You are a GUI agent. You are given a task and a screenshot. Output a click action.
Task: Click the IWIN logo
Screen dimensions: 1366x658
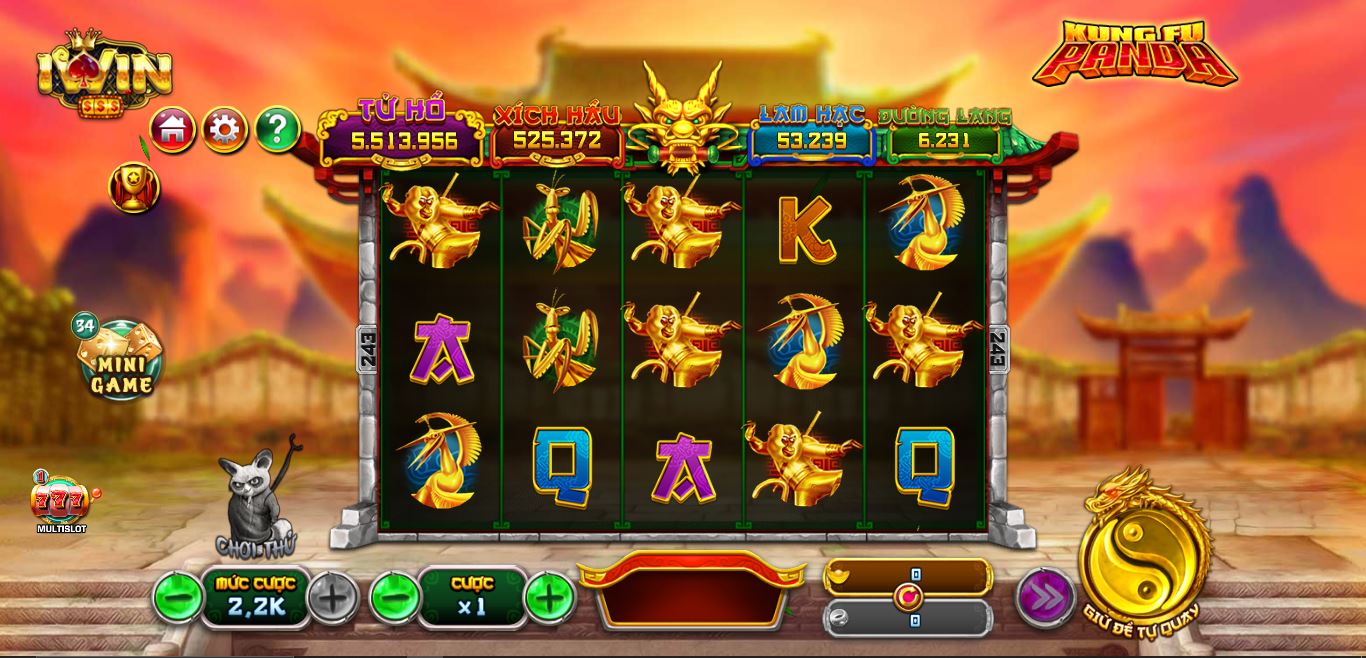point(104,72)
